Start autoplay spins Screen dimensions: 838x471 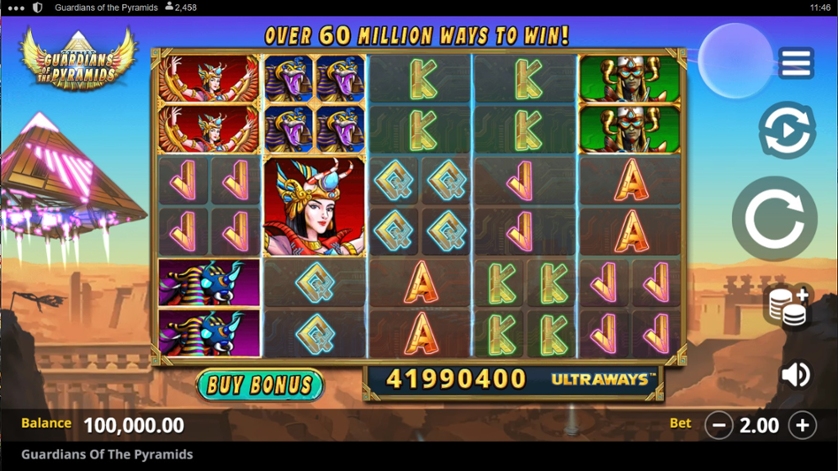[x=786, y=130]
